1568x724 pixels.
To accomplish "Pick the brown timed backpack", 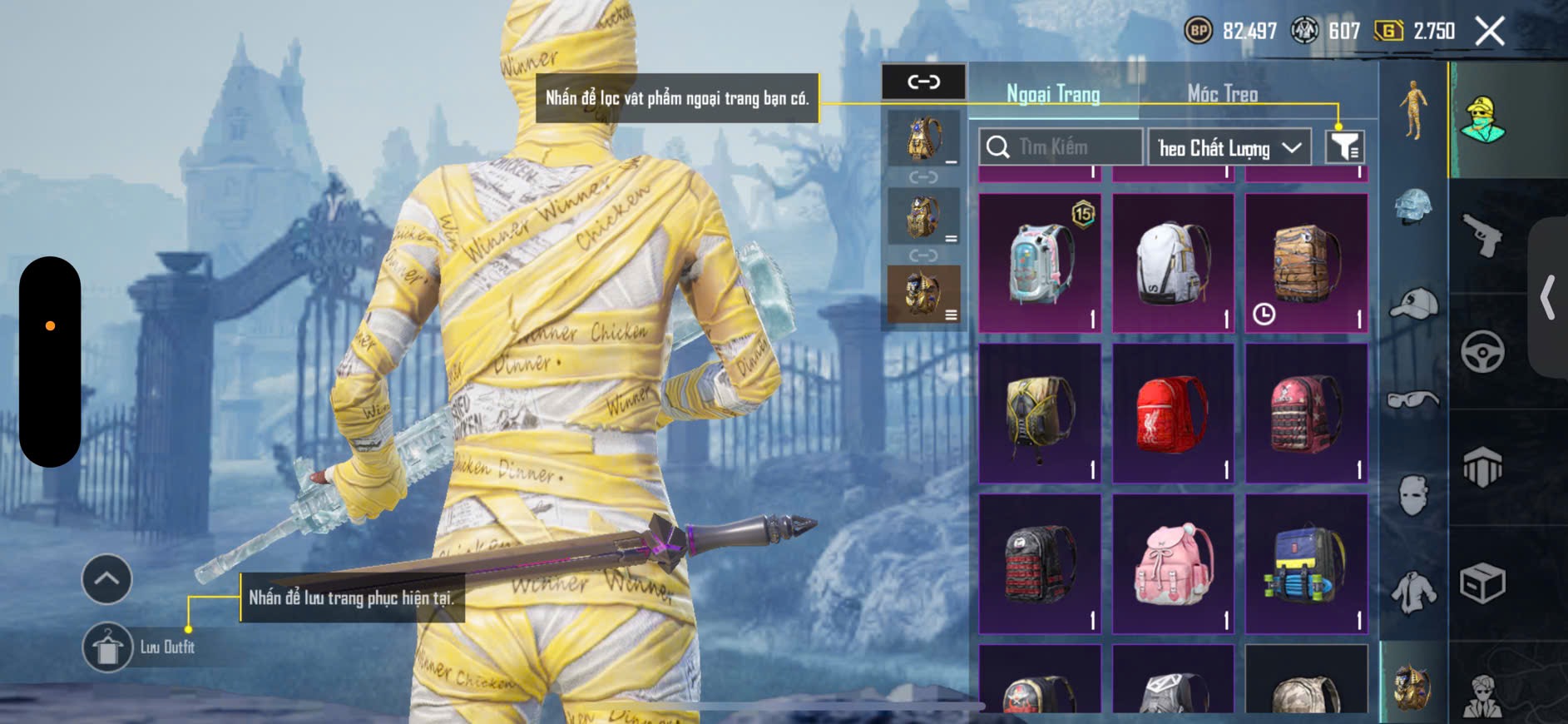I will coord(1306,263).
